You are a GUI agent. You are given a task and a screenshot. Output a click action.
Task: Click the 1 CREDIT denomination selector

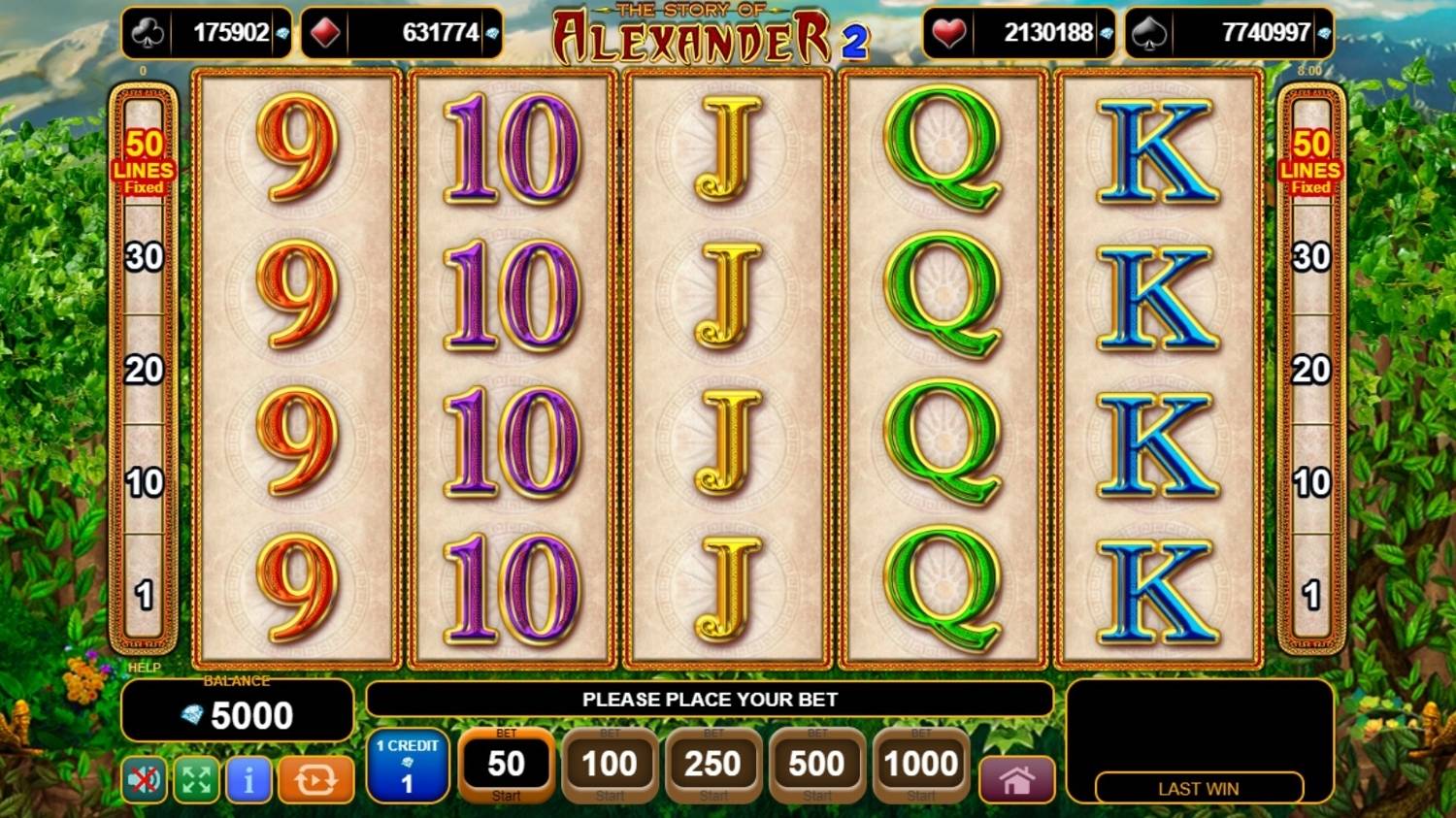[407, 767]
